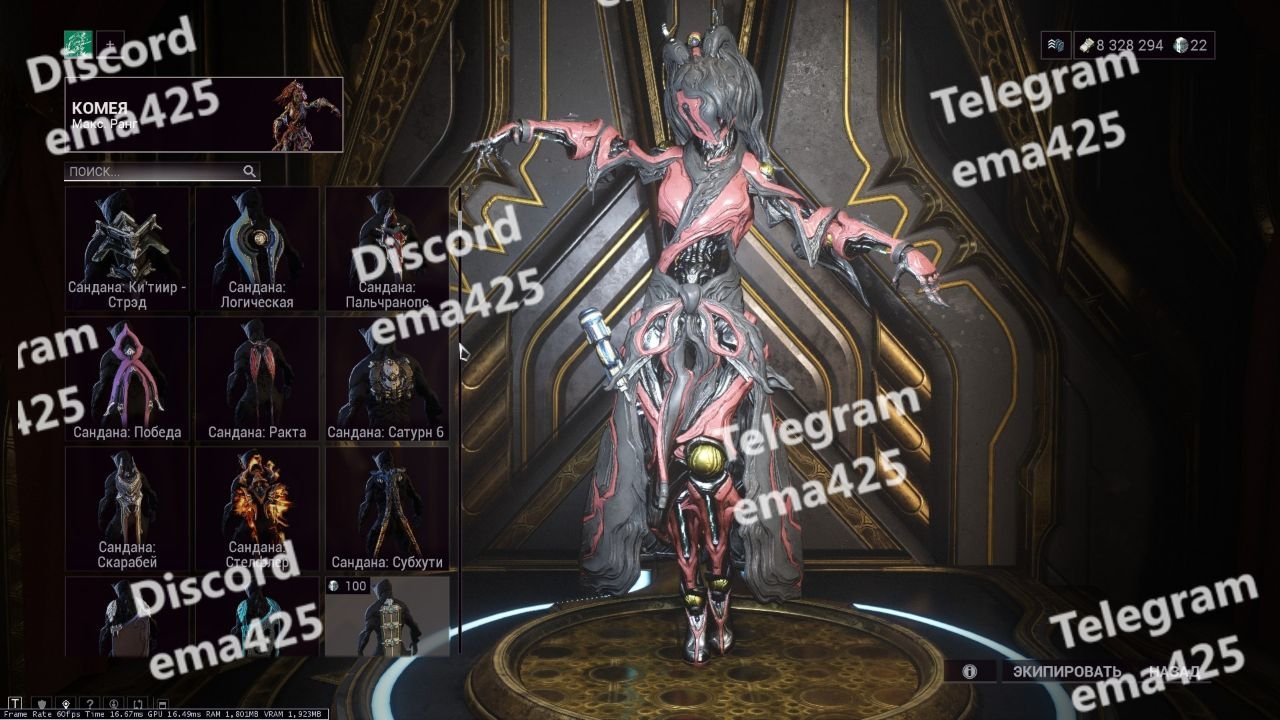Pick the Сандана: Пальчанопс tile
The image size is (1280, 720).
coord(387,248)
